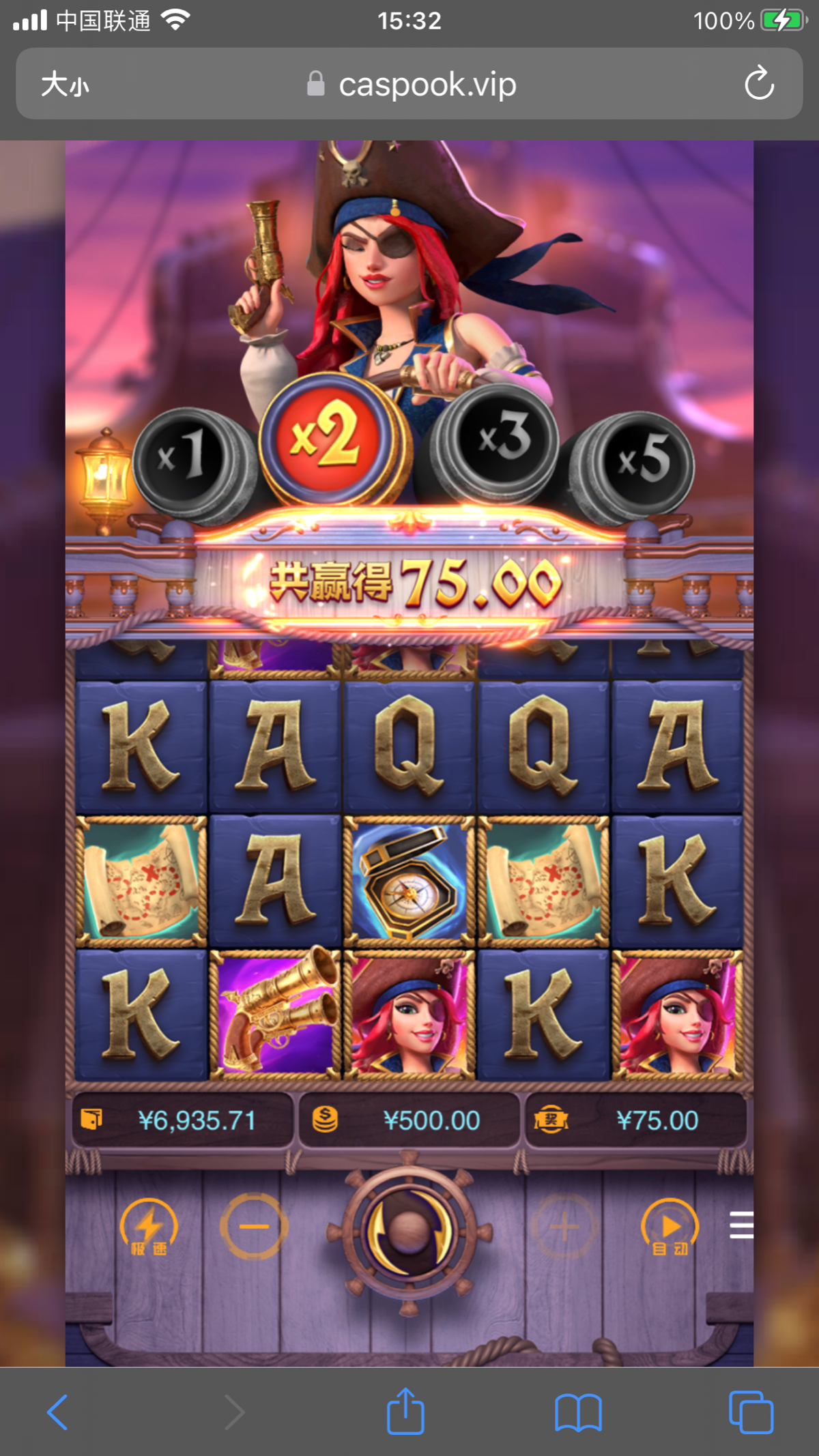Decrease the bet with the minus button
This screenshot has height=1456, width=819.
point(253,1227)
